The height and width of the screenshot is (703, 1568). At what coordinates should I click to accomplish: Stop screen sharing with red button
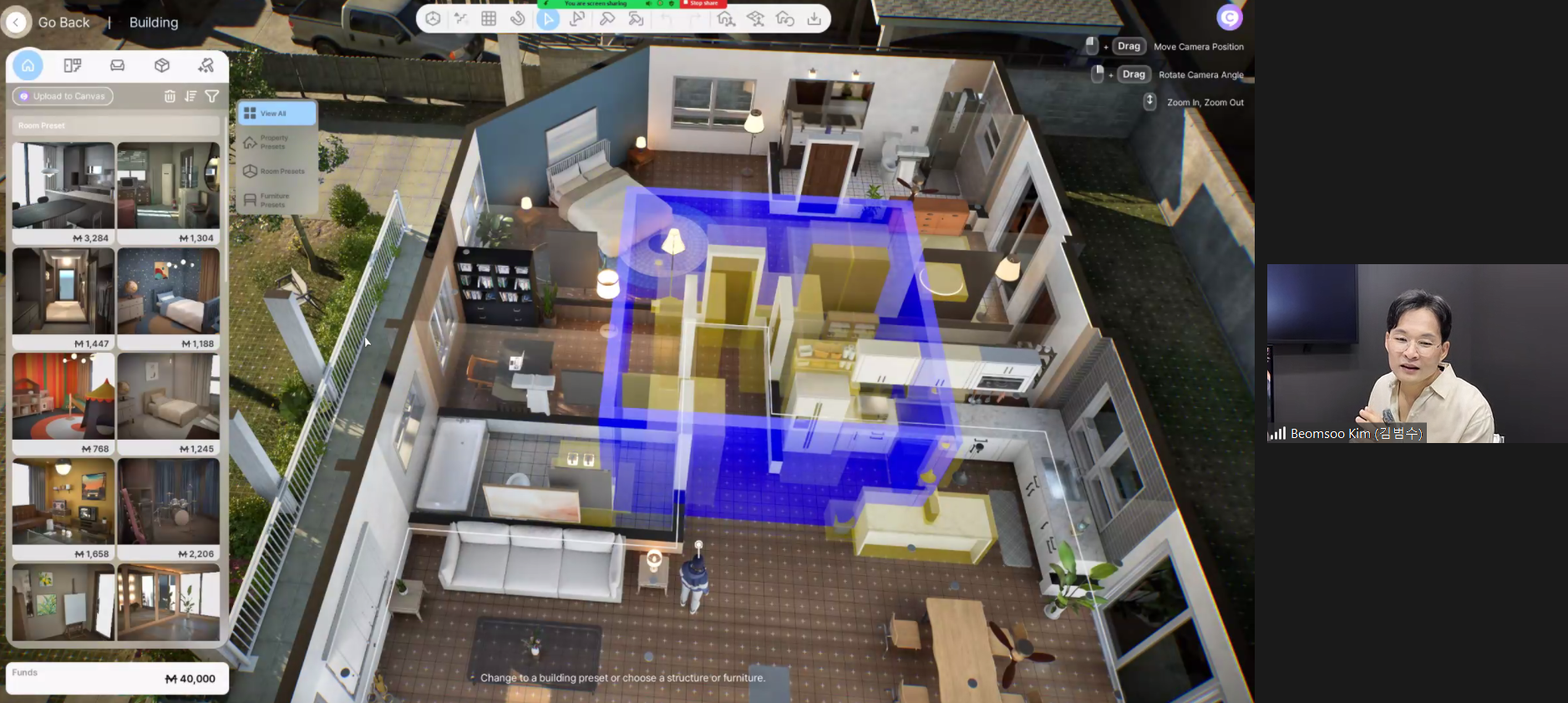coord(703,3)
